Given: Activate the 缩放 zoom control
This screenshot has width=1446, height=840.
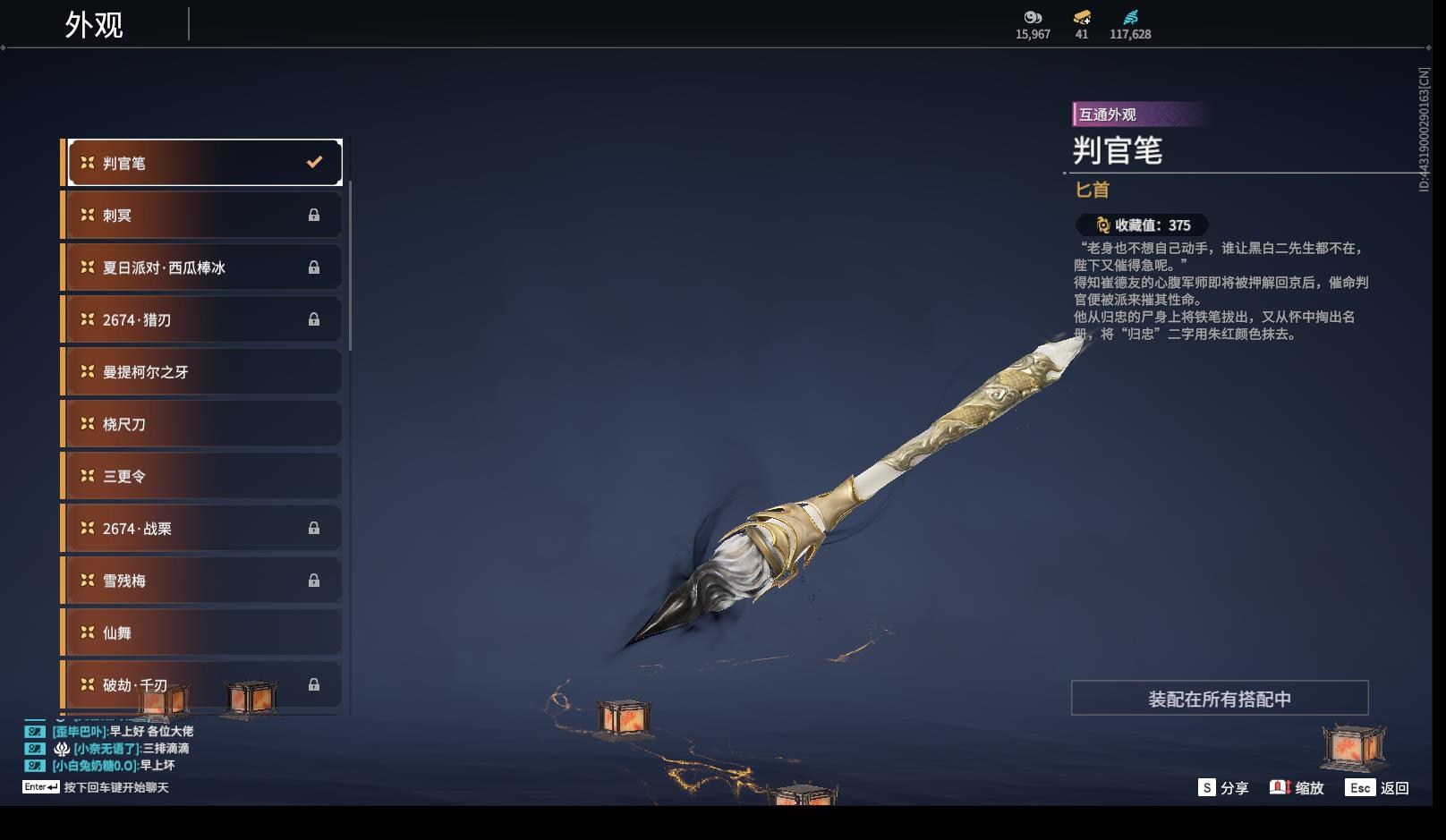Looking at the screenshot, I should pyautogui.click(x=1297, y=788).
